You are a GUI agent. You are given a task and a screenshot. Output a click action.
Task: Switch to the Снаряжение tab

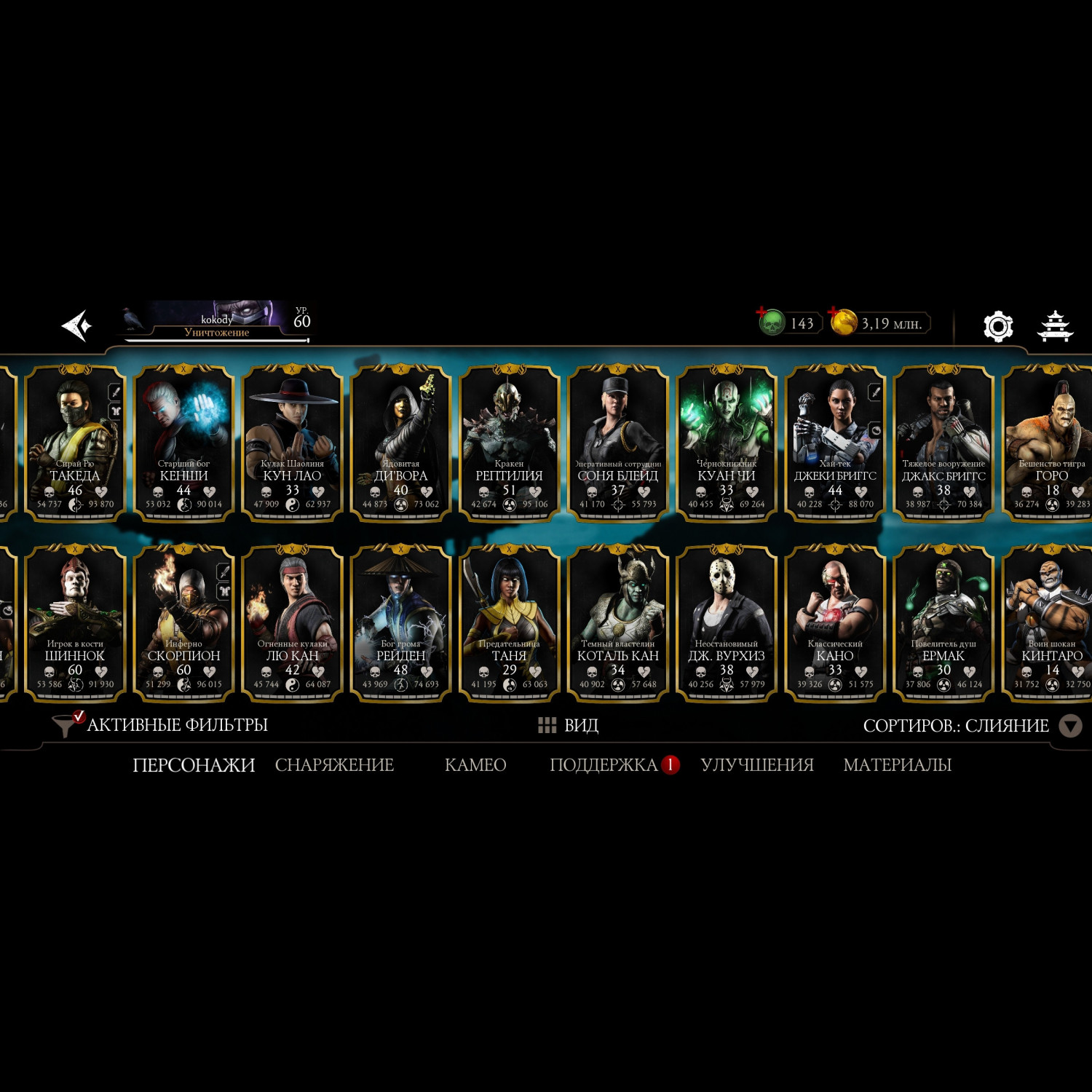(334, 765)
